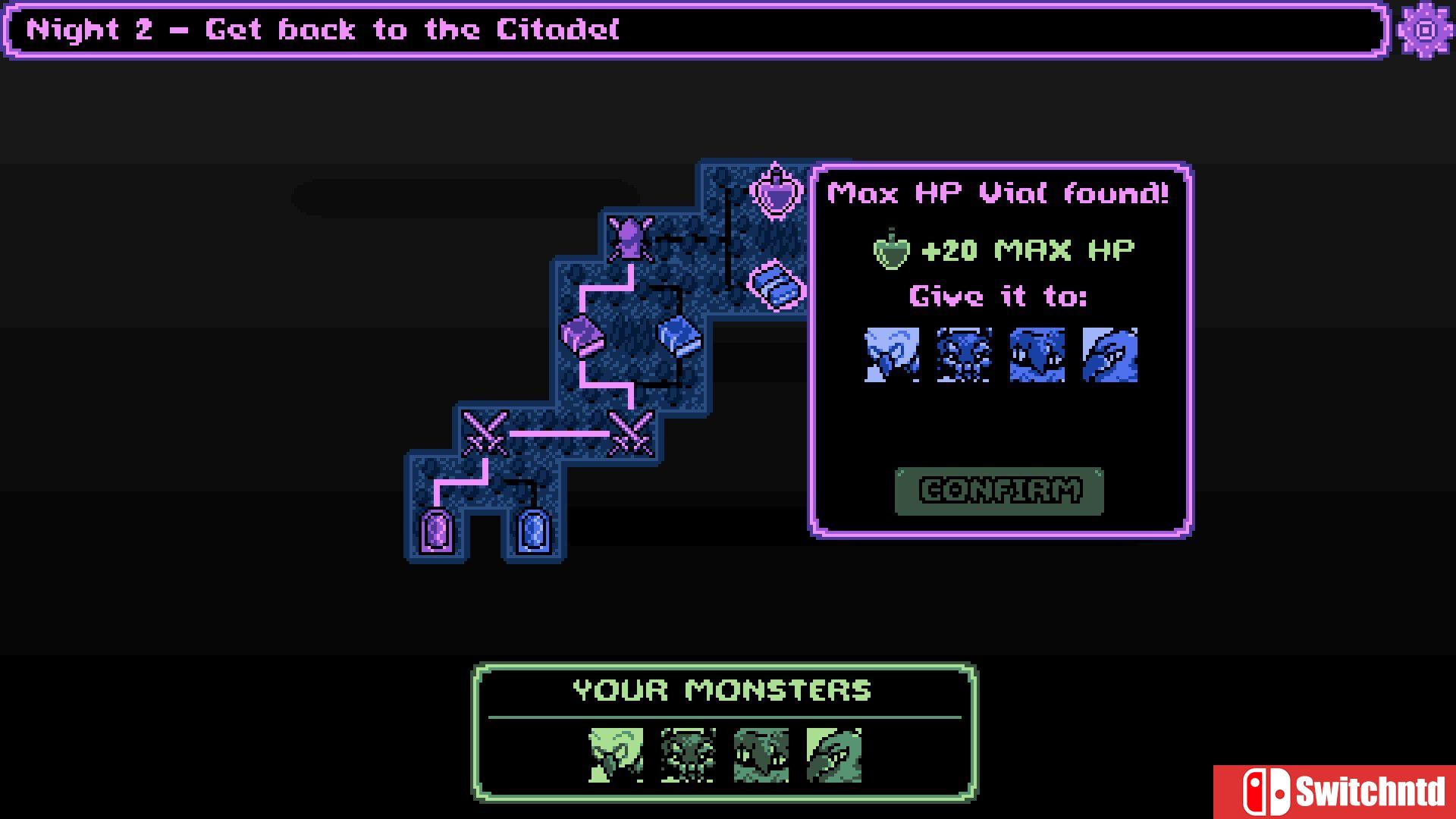
Task: Select the purple door map node
Action: coord(437,530)
